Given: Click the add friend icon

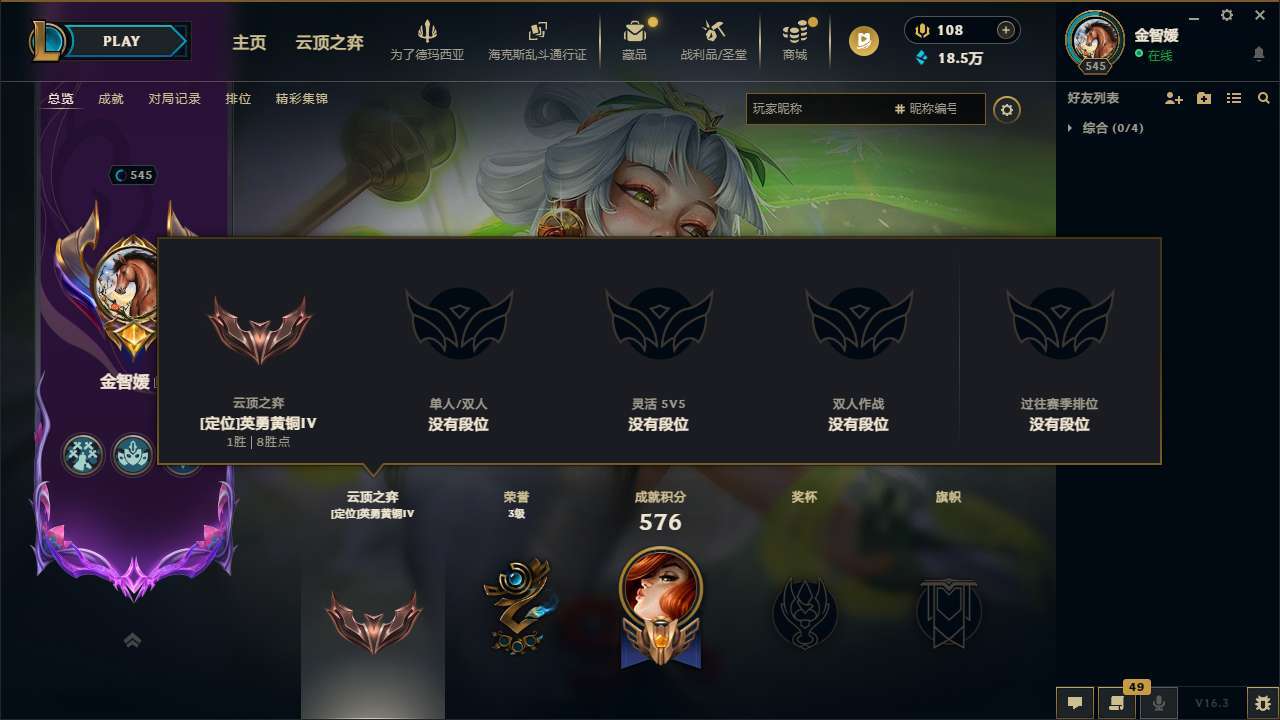Looking at the screenshot, I should coord(1172,98).
